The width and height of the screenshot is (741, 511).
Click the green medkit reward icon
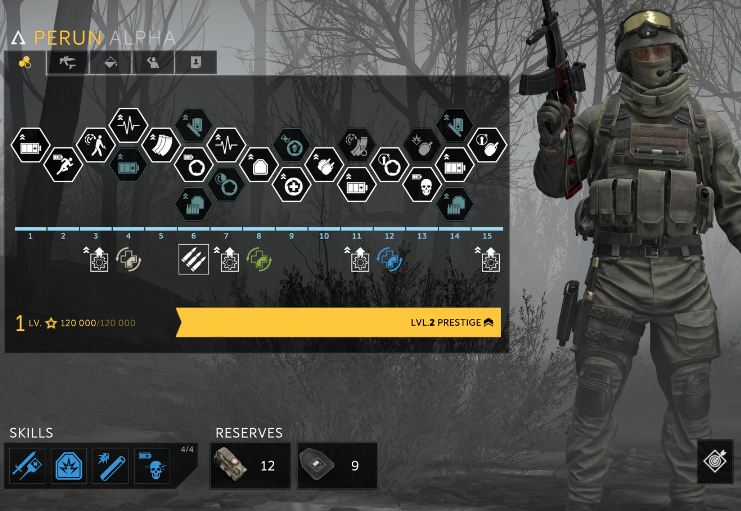coord(260,260)
